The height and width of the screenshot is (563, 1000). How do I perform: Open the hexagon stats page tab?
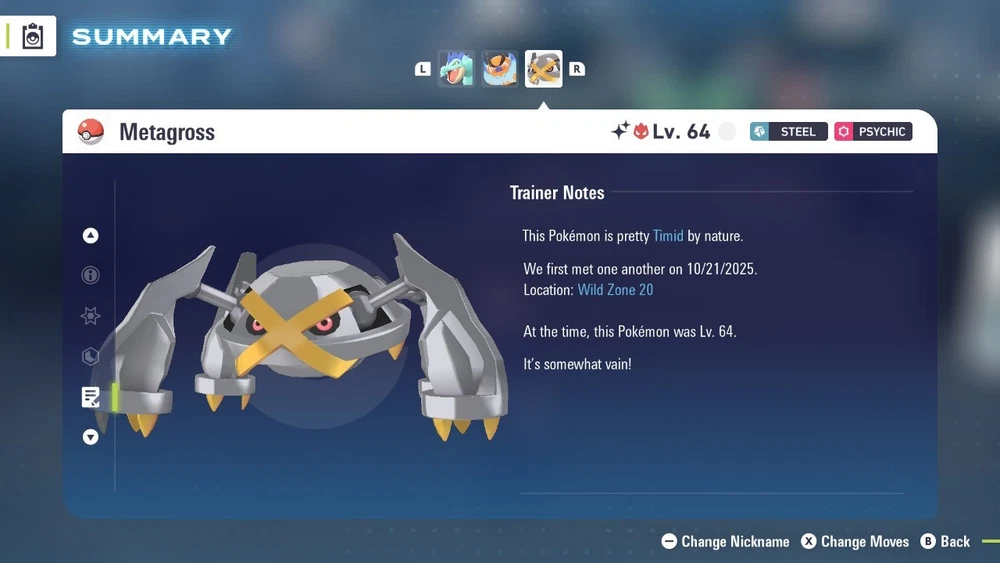click(91, 357)
